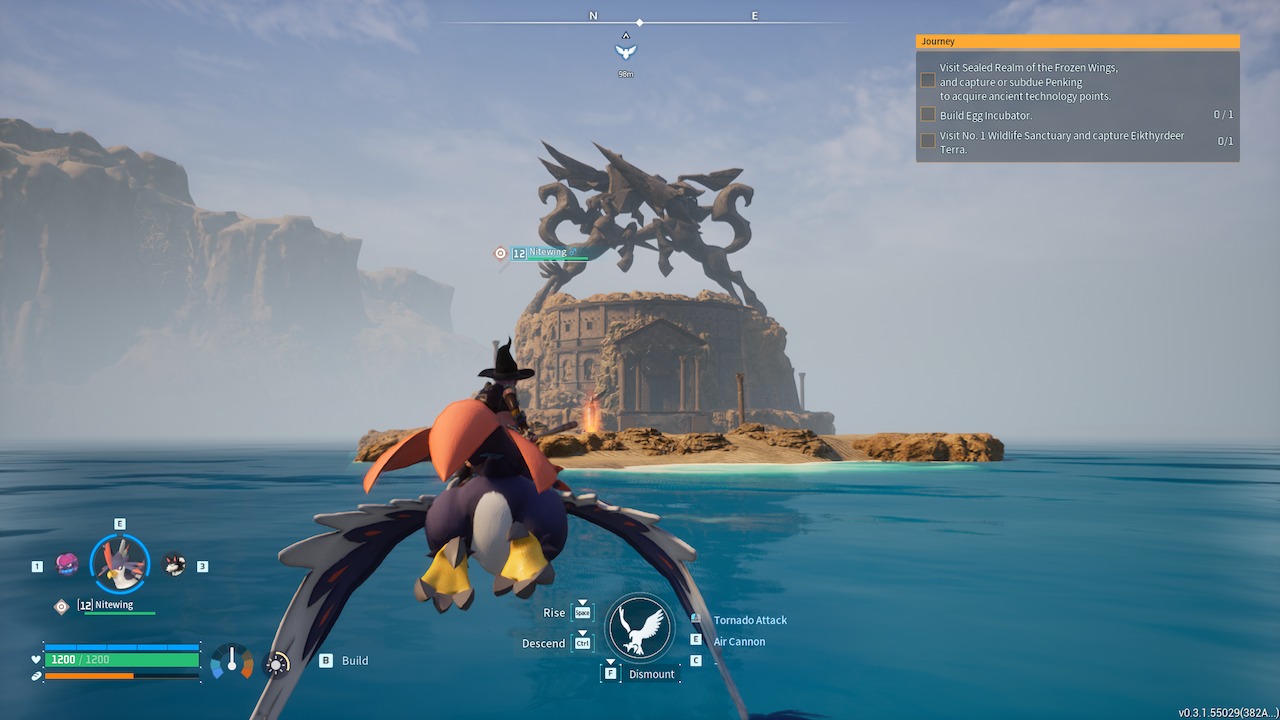
Task: Choose the black-and-white pal party icon
Action: tap(174, 565)
